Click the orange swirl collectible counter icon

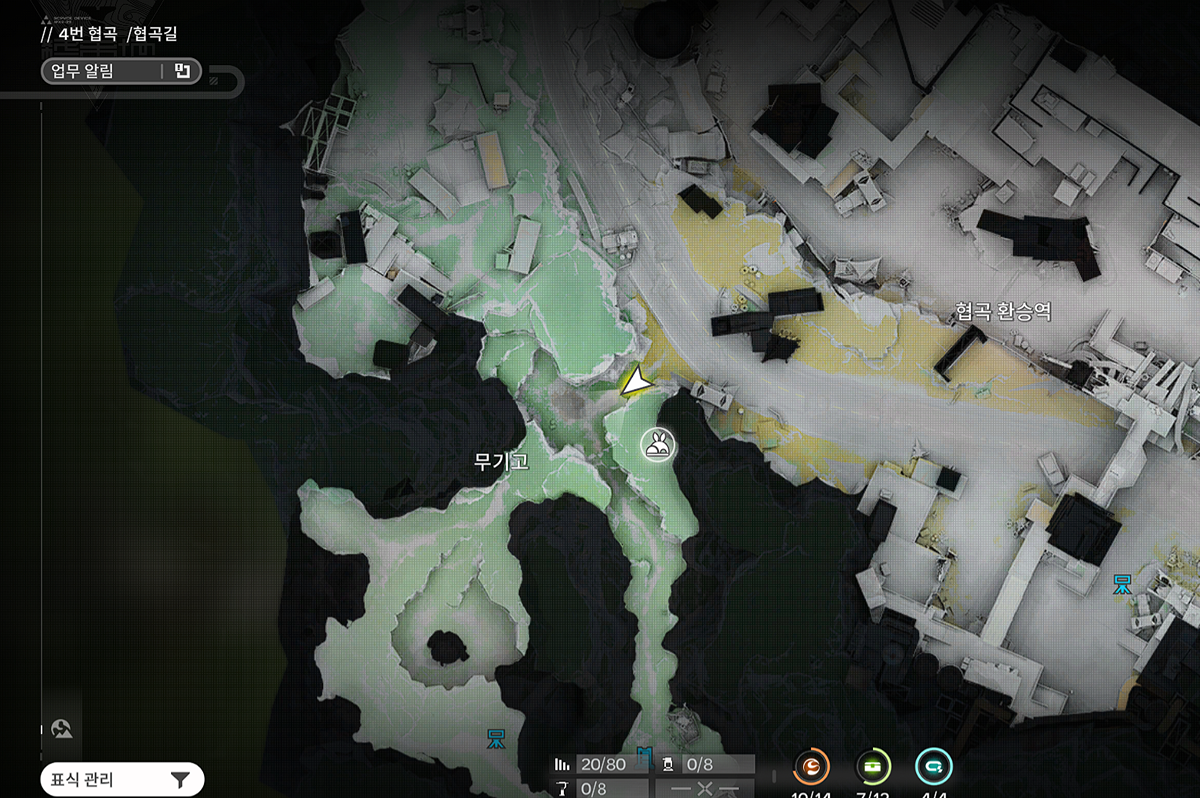pos(812,767)
